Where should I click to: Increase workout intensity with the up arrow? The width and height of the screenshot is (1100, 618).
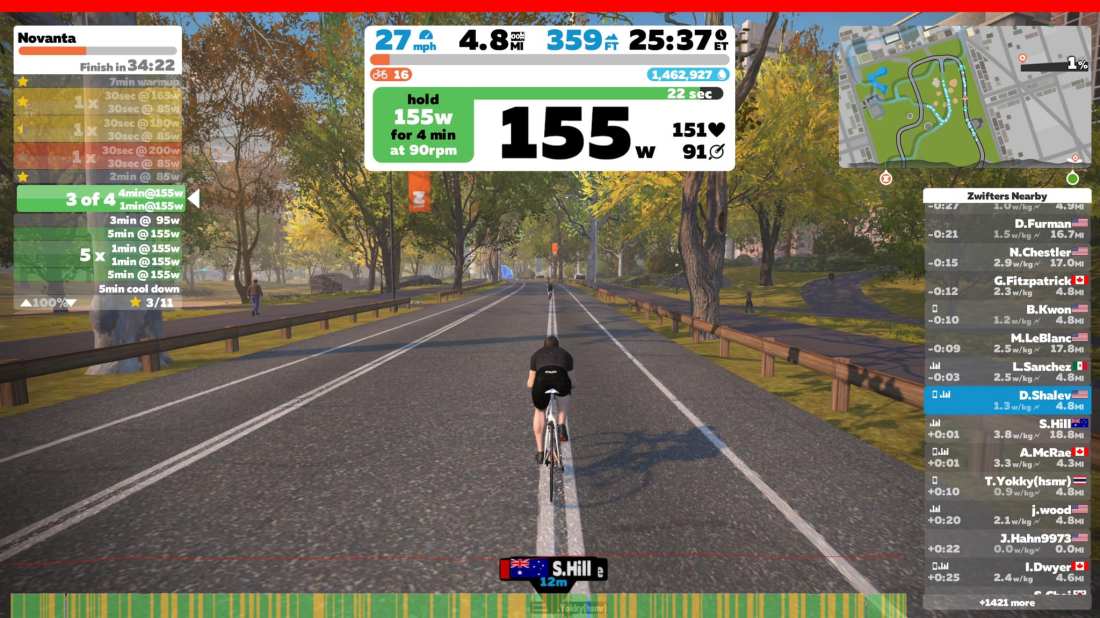26,302
